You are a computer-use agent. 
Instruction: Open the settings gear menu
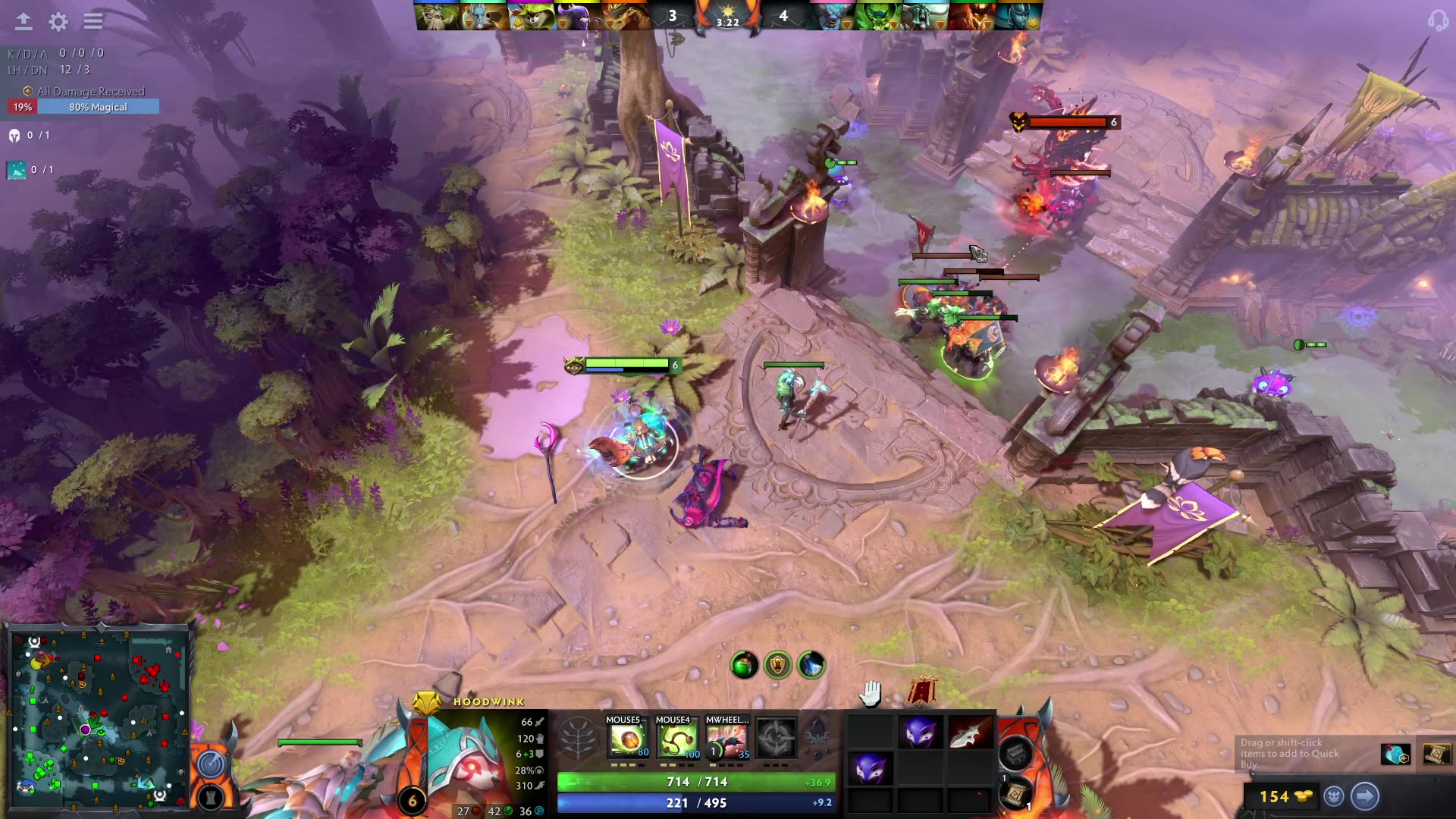[58, 21]
